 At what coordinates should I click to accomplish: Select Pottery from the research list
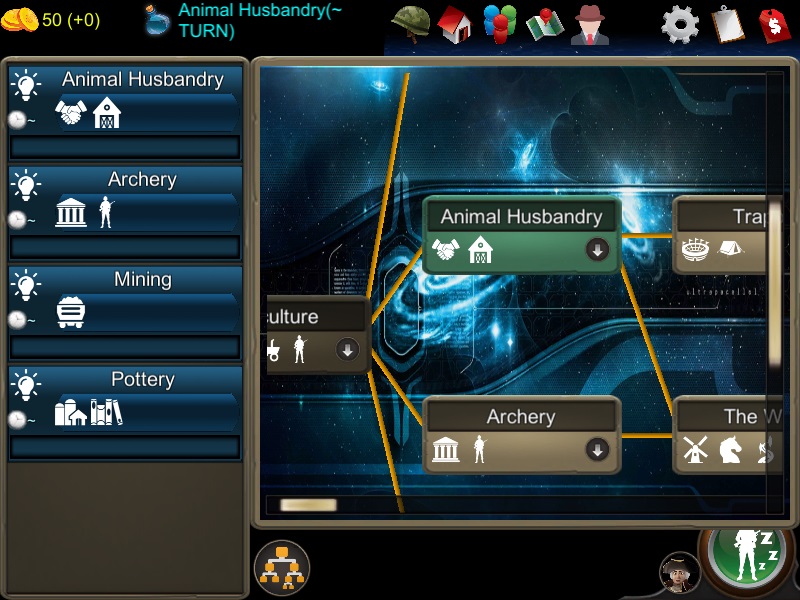[125, 400]
